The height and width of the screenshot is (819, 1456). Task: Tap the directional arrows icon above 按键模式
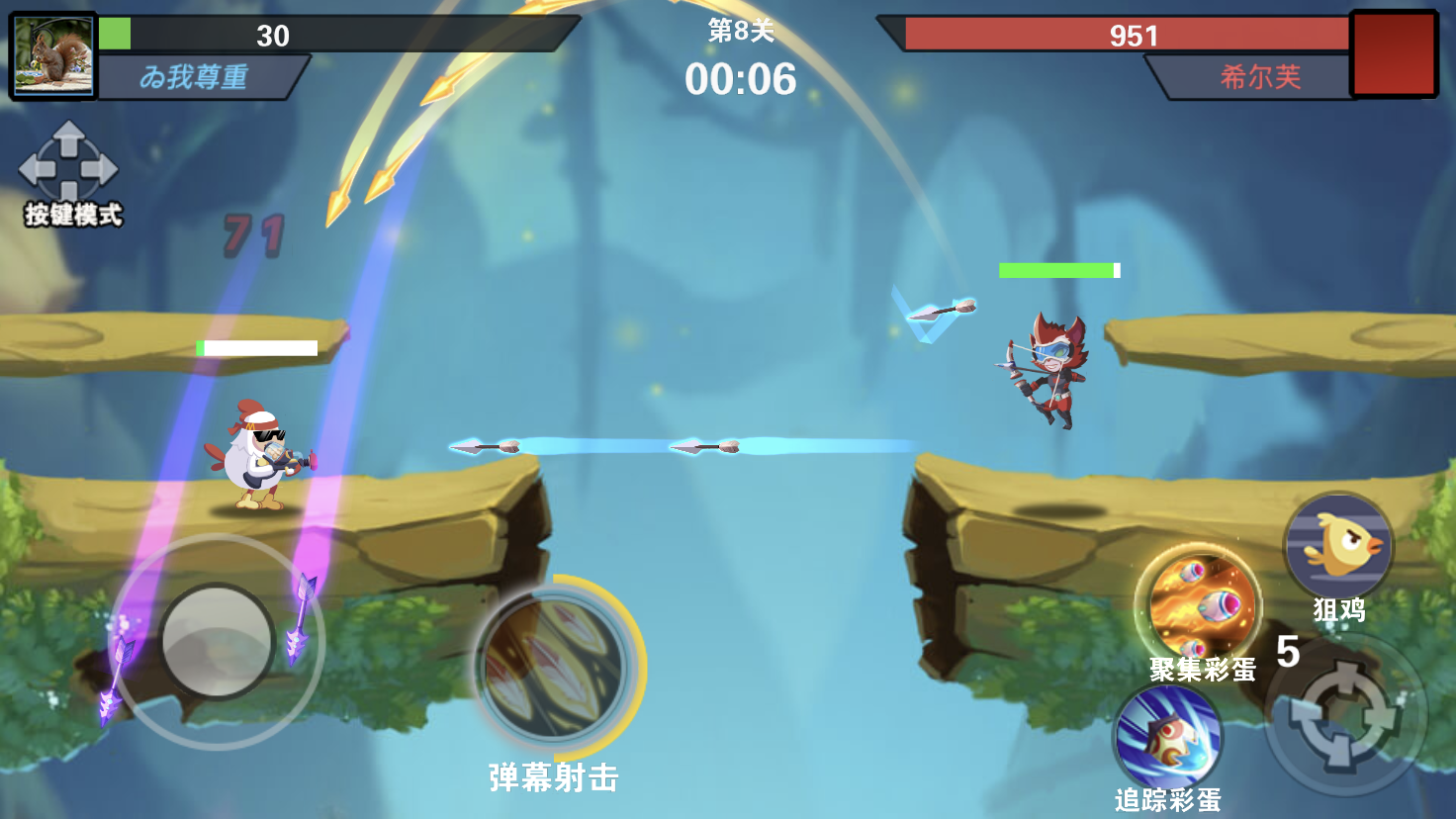67,166
